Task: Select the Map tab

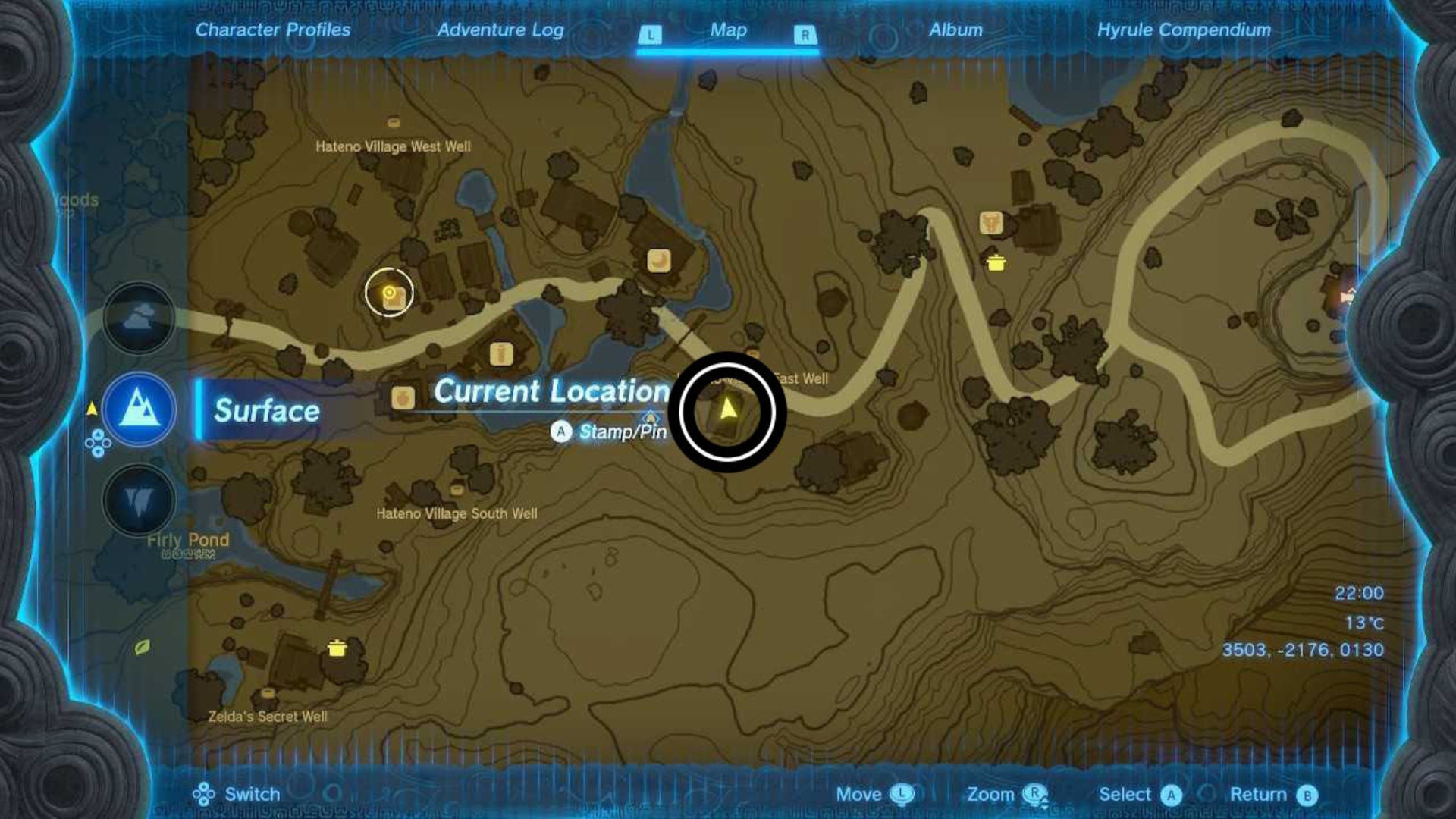Action: pos(728,30)
